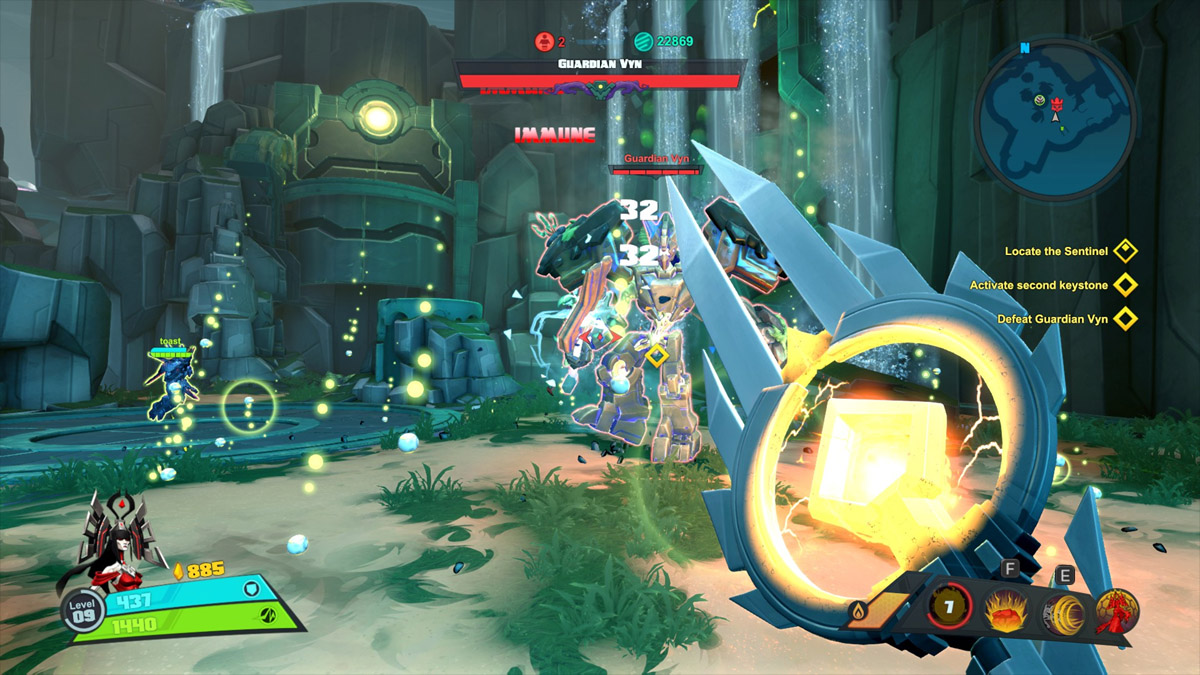Open the circular minimap

click(1055, 119)
